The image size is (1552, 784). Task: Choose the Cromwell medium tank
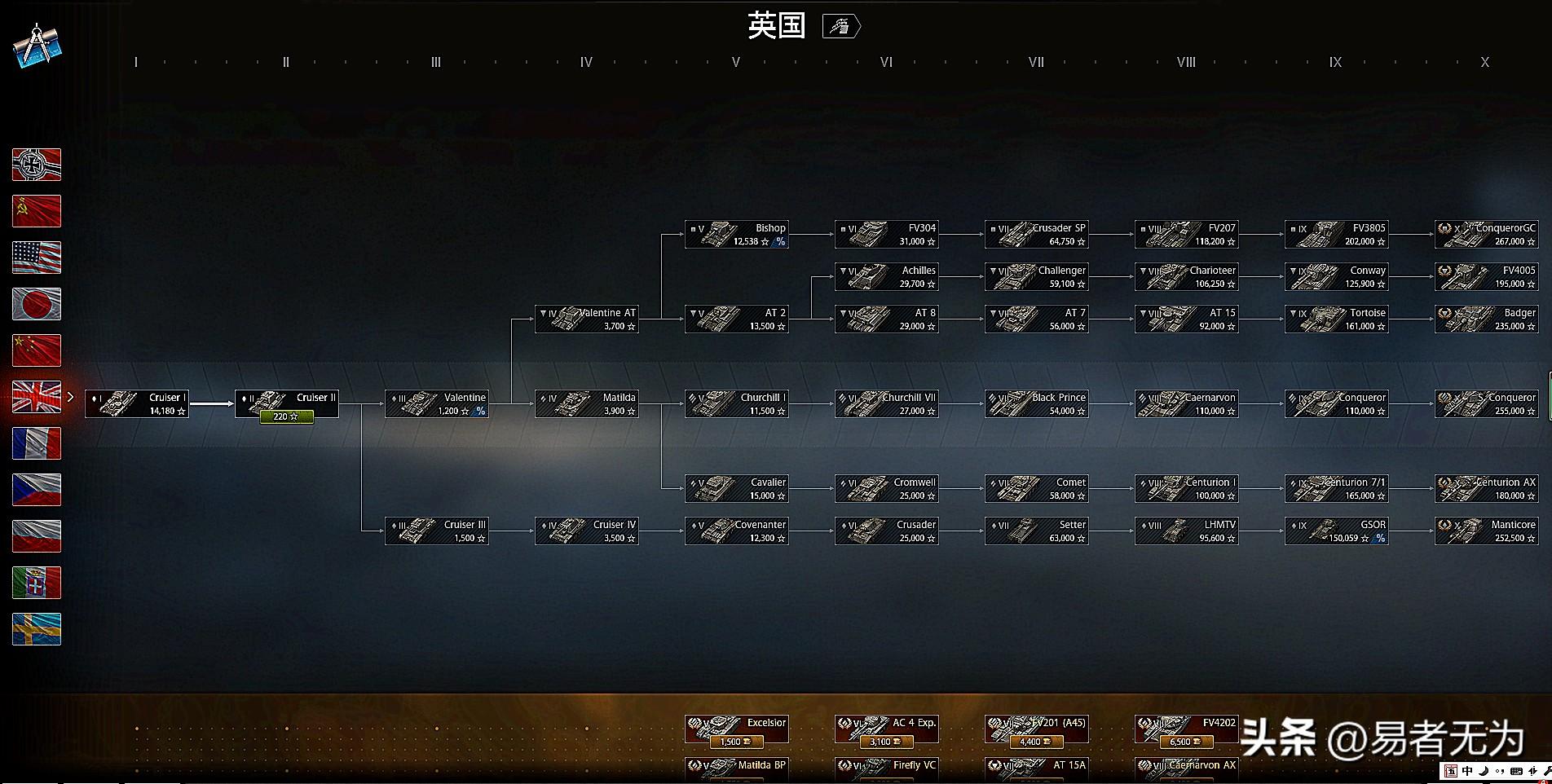pos(887,489)
